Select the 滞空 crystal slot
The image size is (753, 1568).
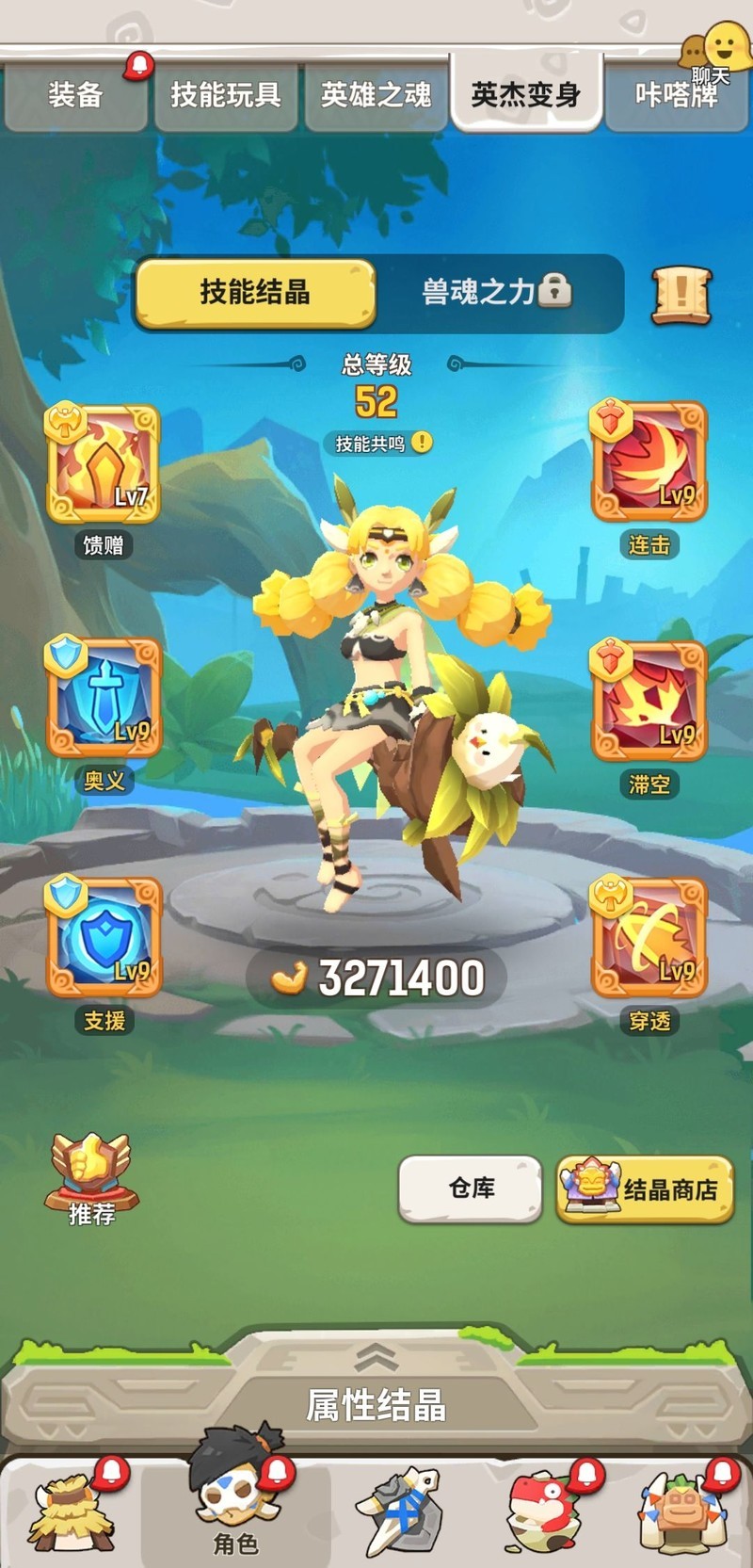(649, 702)
